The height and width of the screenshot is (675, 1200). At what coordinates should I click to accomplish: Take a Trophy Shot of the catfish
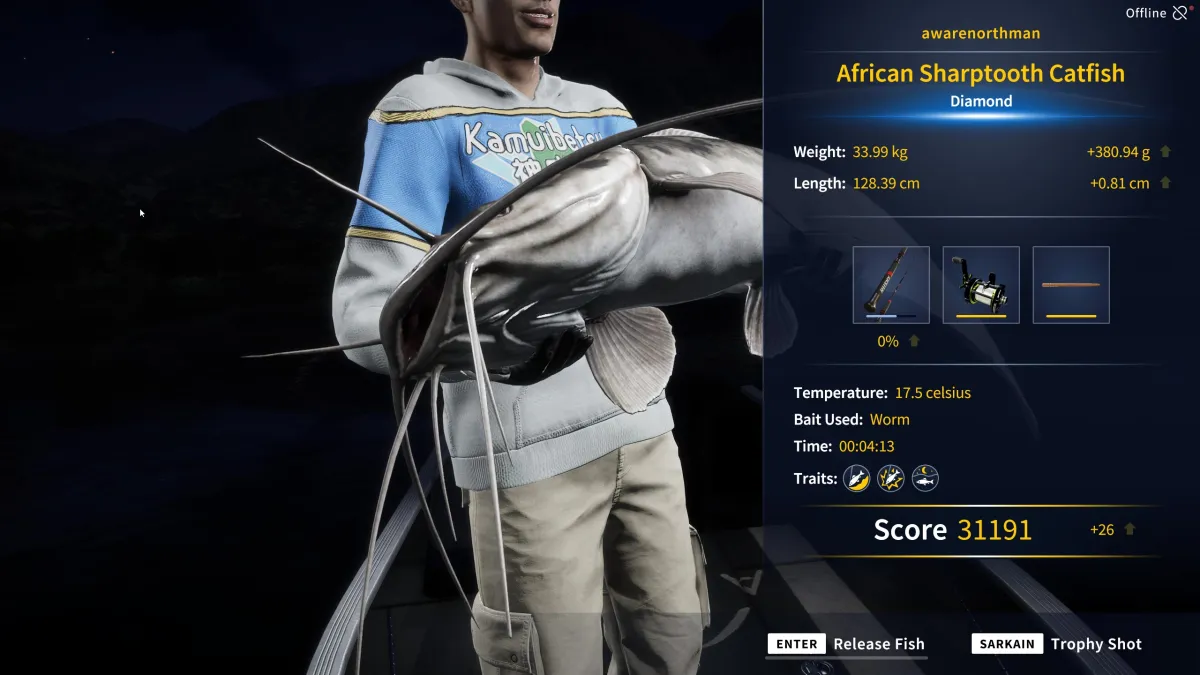1057,644
